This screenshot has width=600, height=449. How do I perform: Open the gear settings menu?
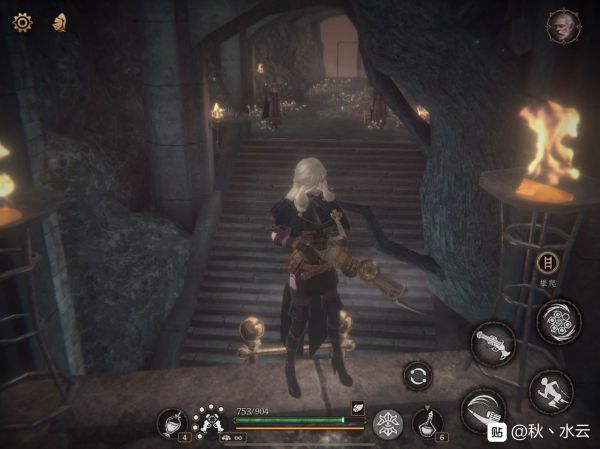[x=22, y=21]
